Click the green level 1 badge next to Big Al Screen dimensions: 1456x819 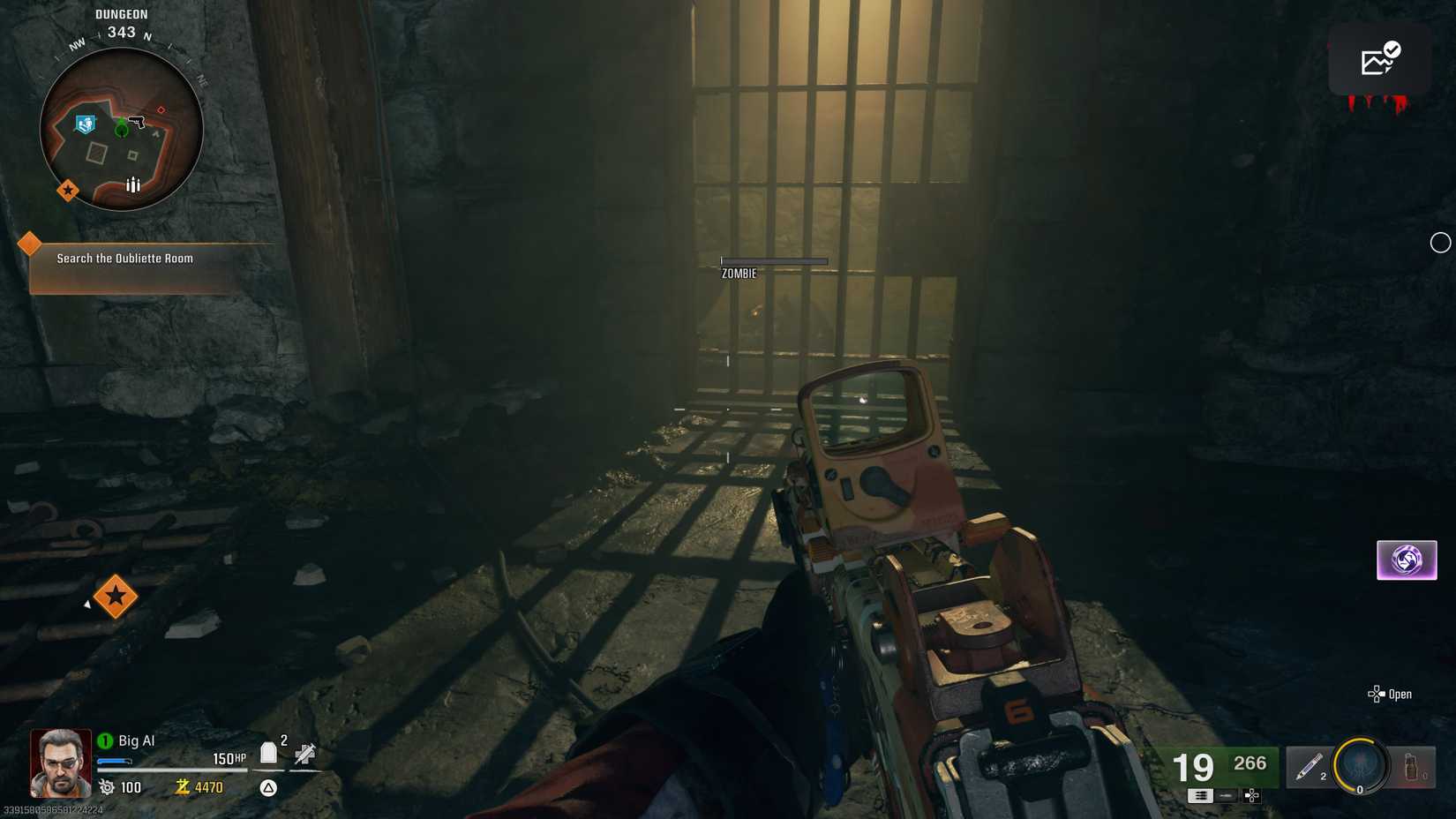click(106, 740)
